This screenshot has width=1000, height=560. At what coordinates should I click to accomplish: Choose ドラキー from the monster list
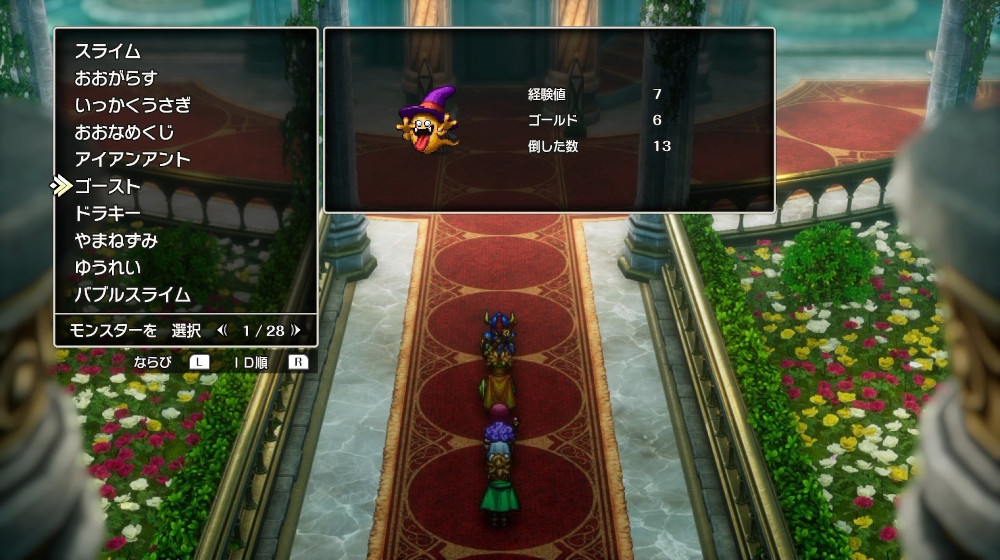[x=107, y=213]
